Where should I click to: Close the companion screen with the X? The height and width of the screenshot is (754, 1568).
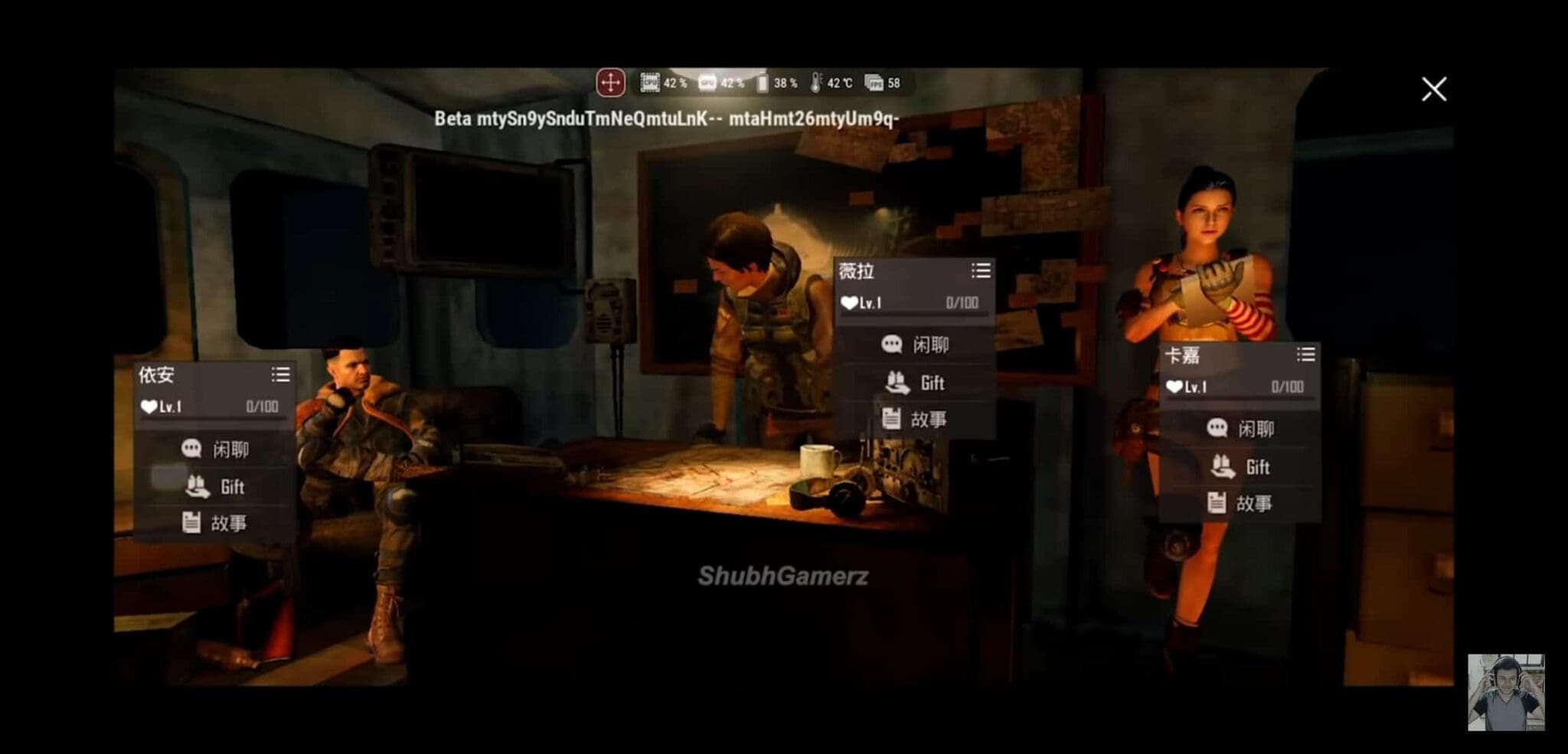click(x=1433, y=90)
